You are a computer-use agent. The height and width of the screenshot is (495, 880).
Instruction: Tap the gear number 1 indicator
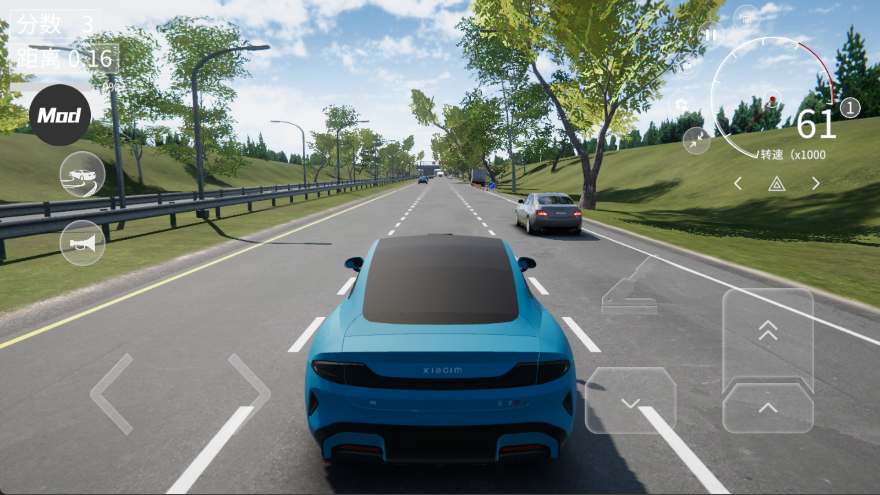point(850,108)
